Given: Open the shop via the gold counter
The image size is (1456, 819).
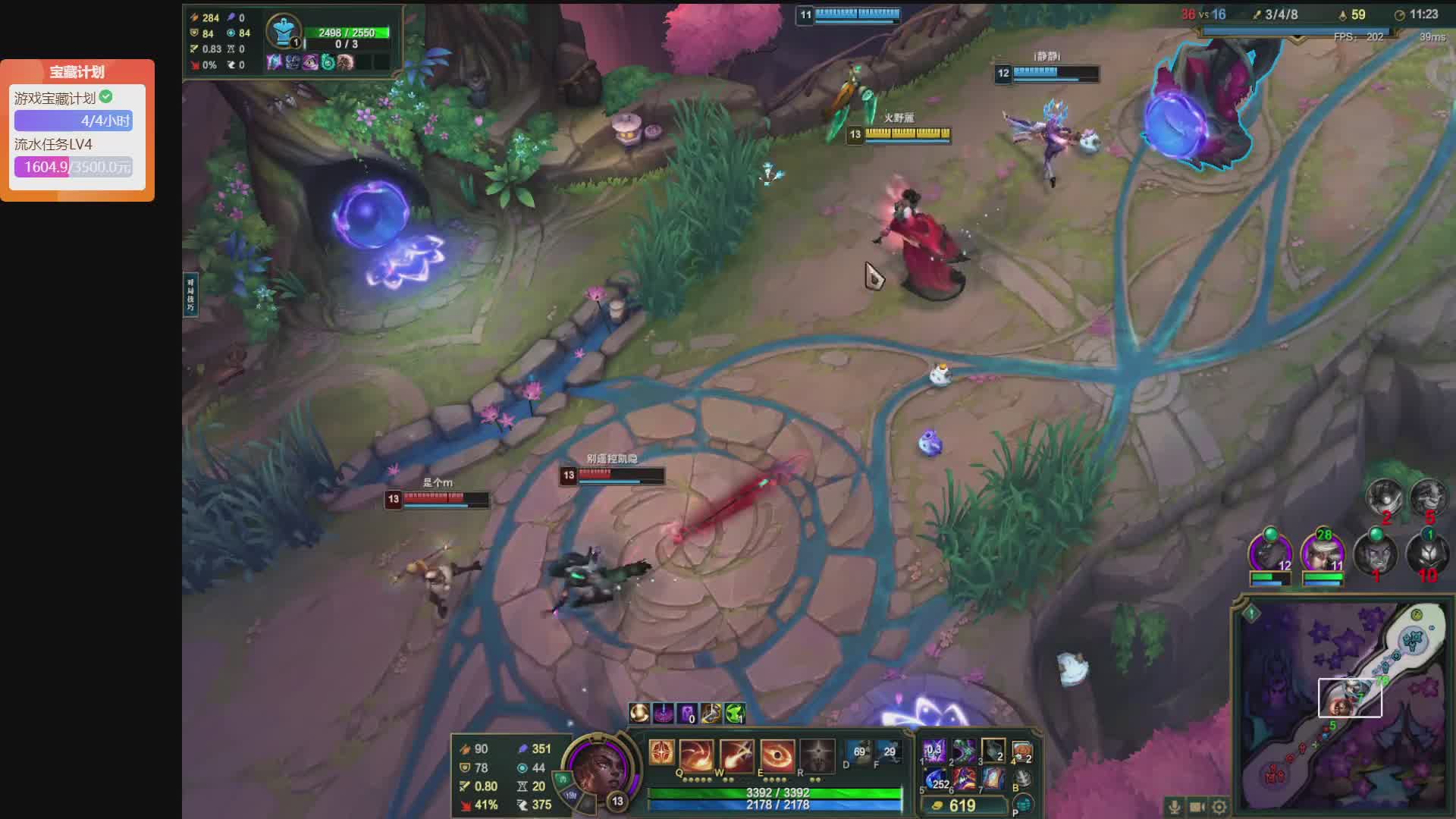Looking at the screenshot, I should [x=963, y=805].
